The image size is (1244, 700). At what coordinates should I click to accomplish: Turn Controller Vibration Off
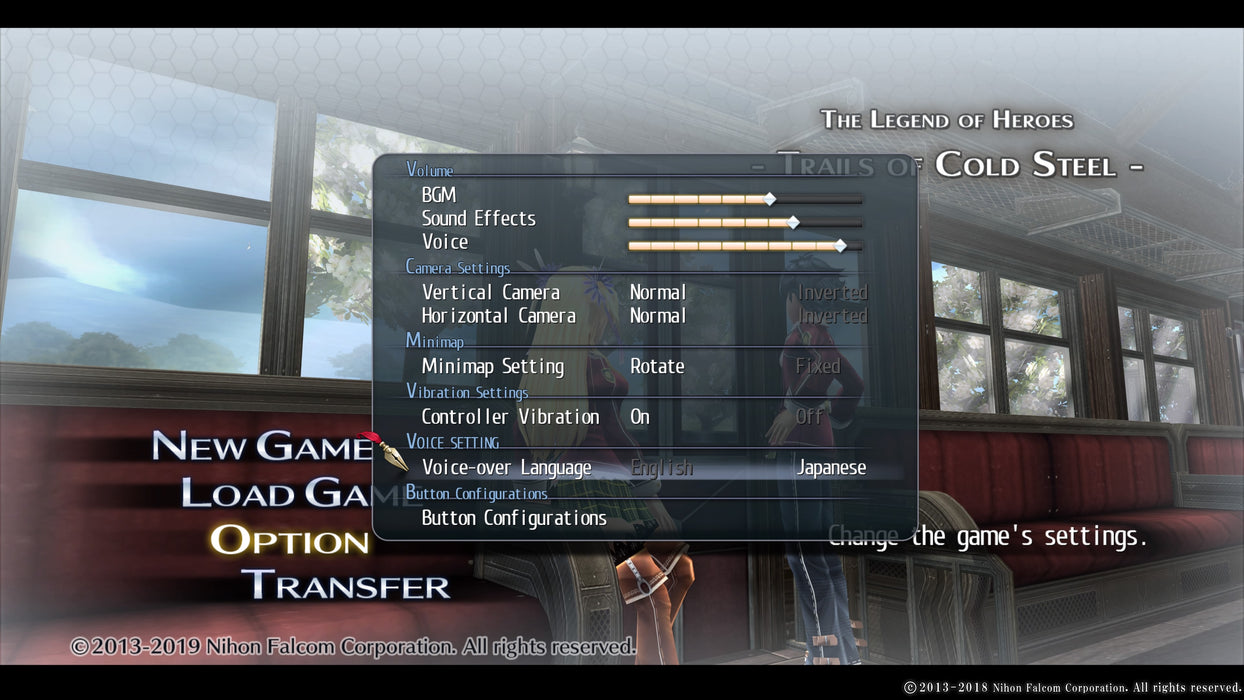pos(811,417)
